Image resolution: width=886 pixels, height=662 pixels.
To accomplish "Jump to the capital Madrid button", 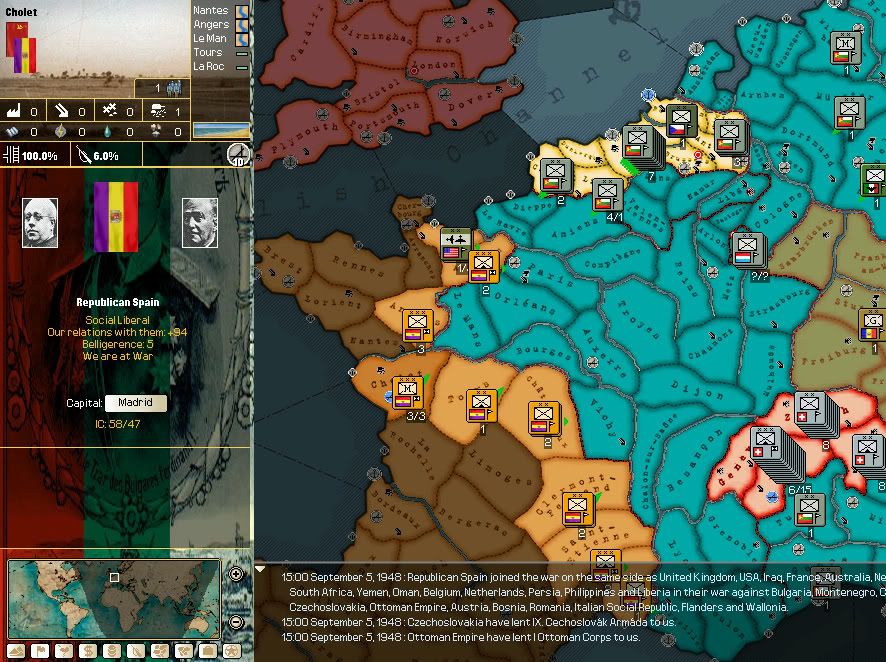I will (135, 403).
